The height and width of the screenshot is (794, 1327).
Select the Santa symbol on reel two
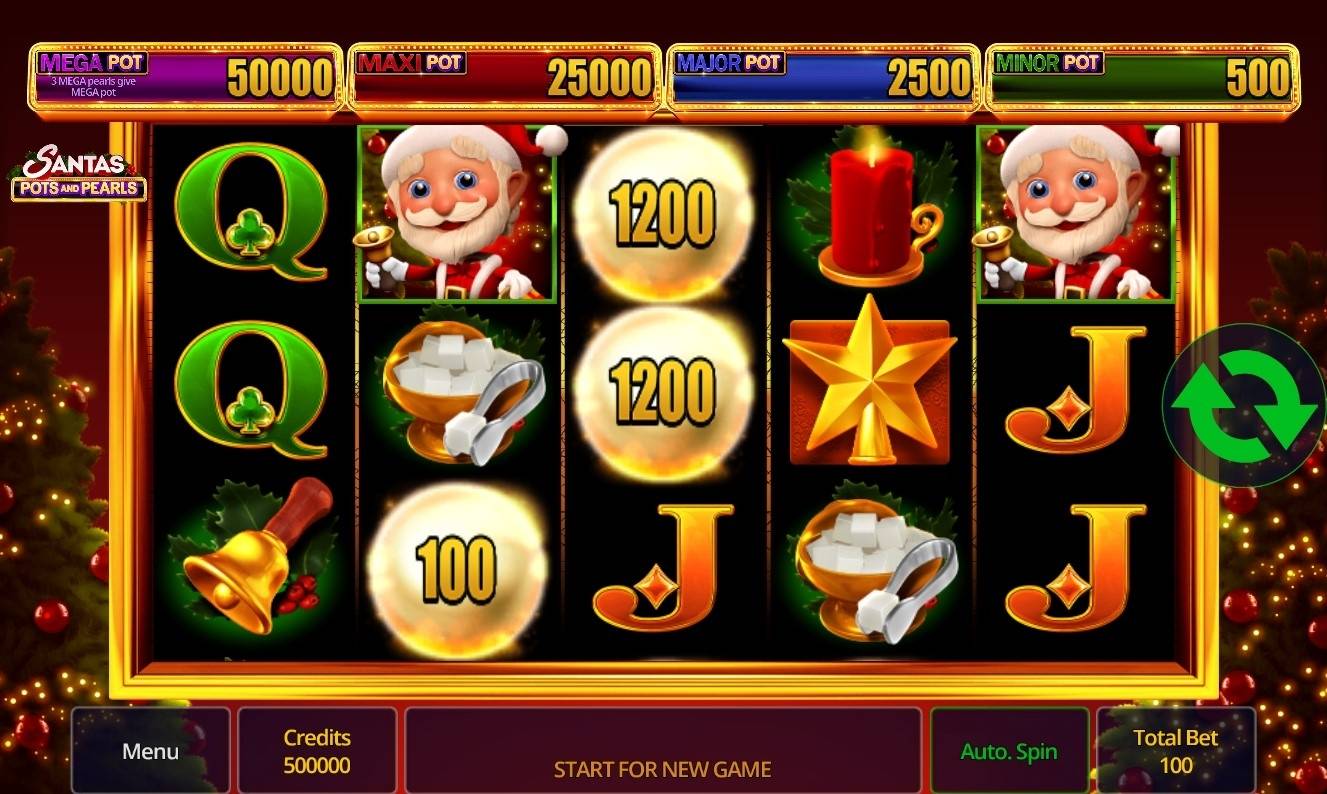click(456, 212)
